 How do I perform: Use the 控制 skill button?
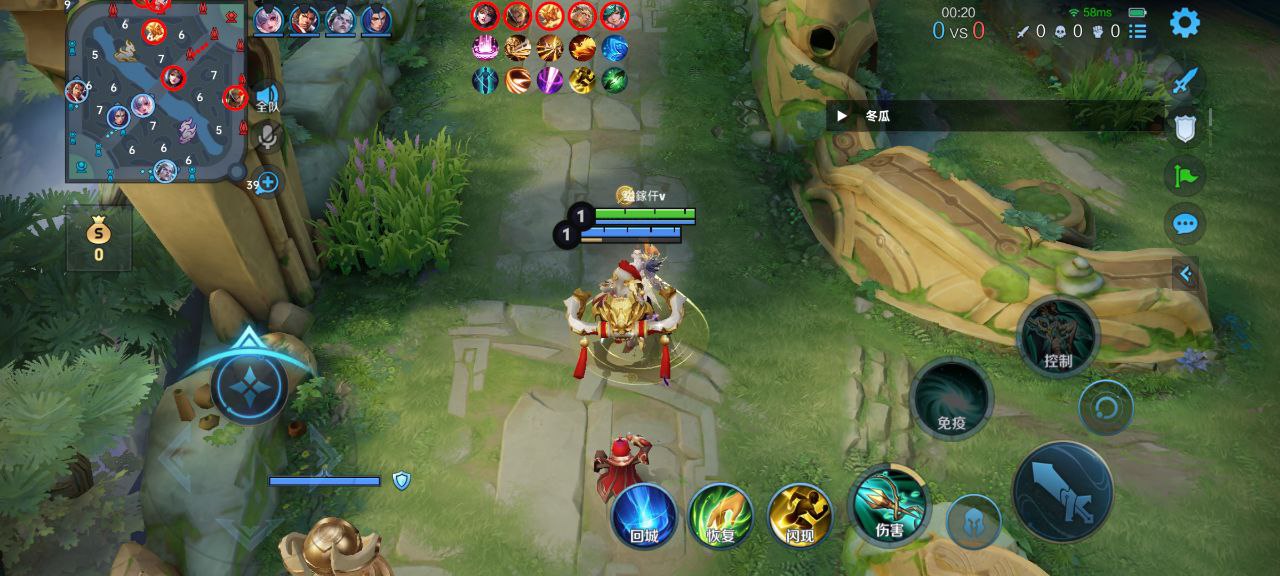1057,337
